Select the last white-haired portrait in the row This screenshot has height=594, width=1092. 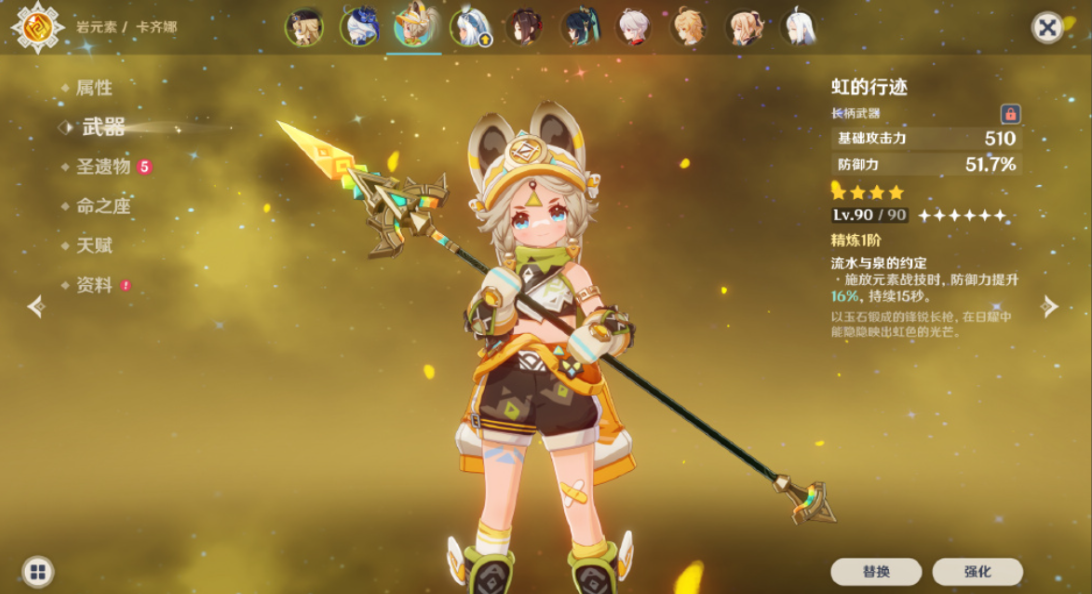[798, 27]
